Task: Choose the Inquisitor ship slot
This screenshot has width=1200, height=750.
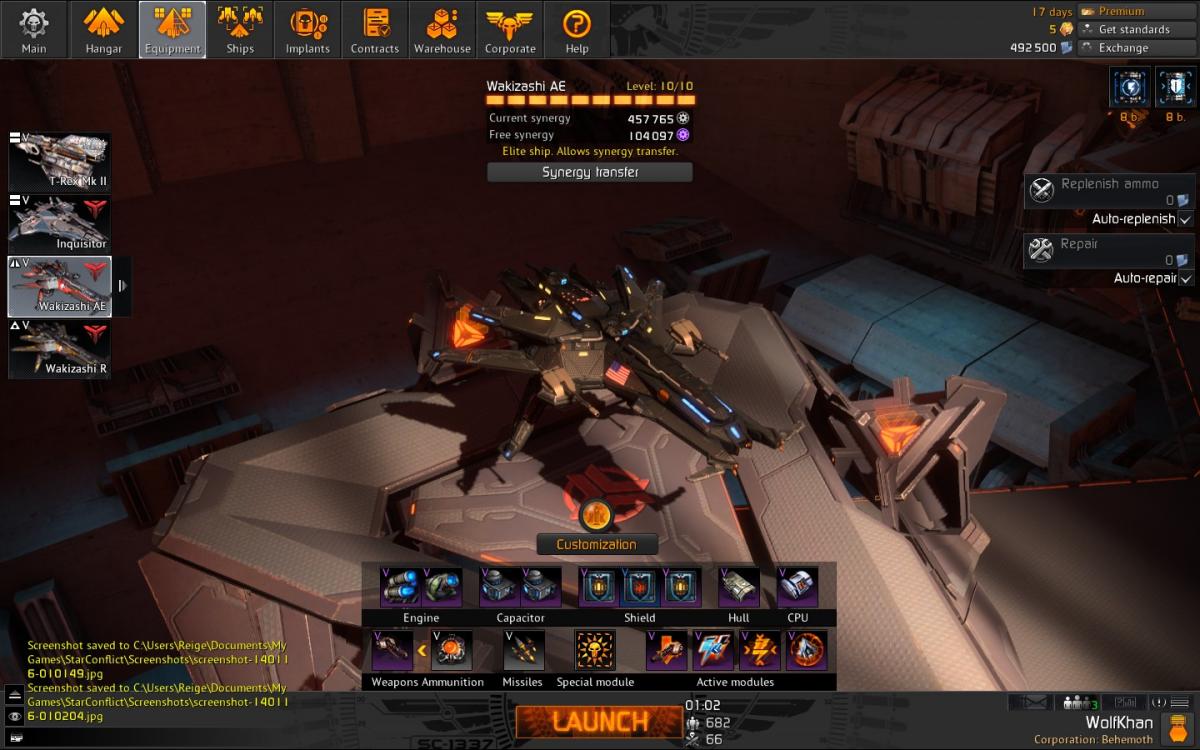Action: point(60,223)
